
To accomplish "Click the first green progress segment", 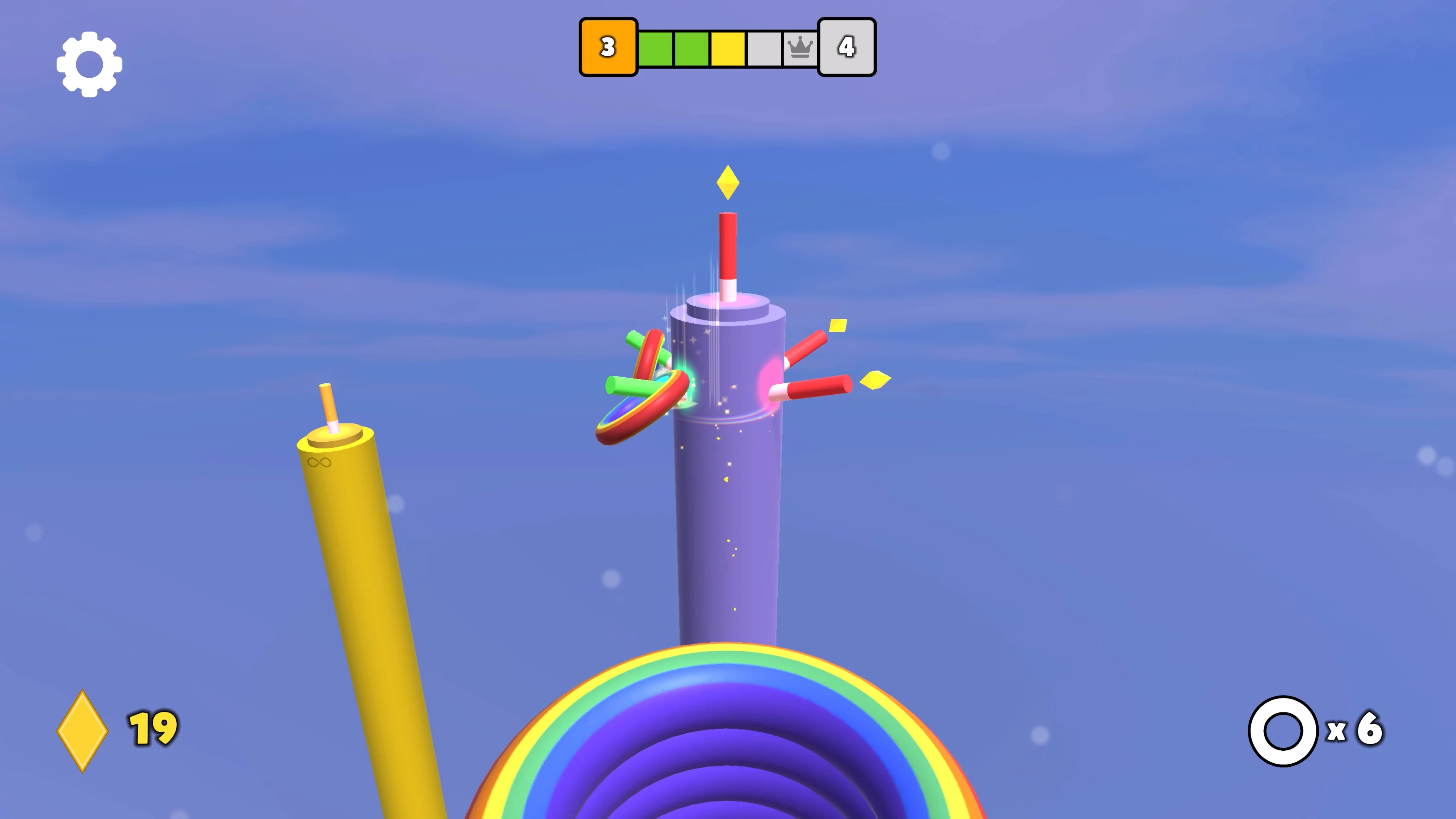I will click(x=656, y=47).
